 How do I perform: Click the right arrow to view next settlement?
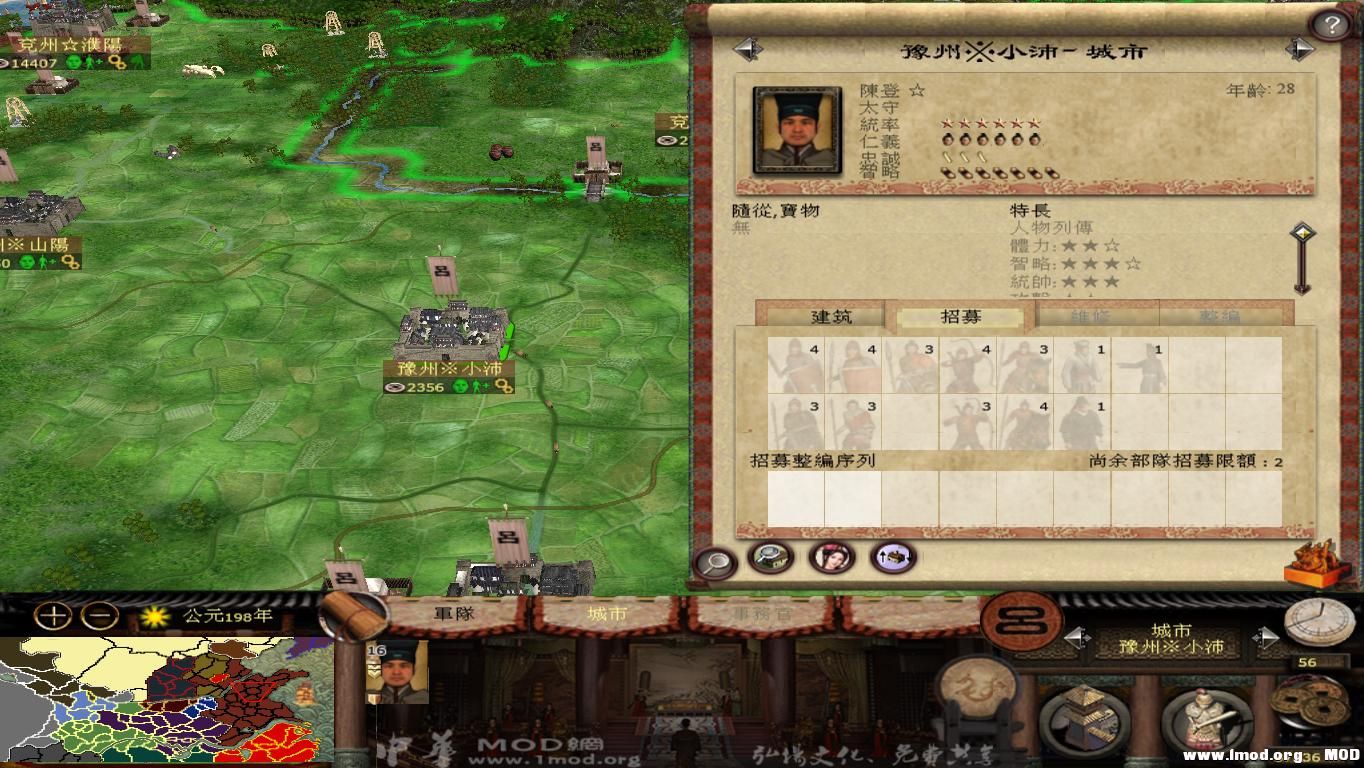tap(1300, 49)
